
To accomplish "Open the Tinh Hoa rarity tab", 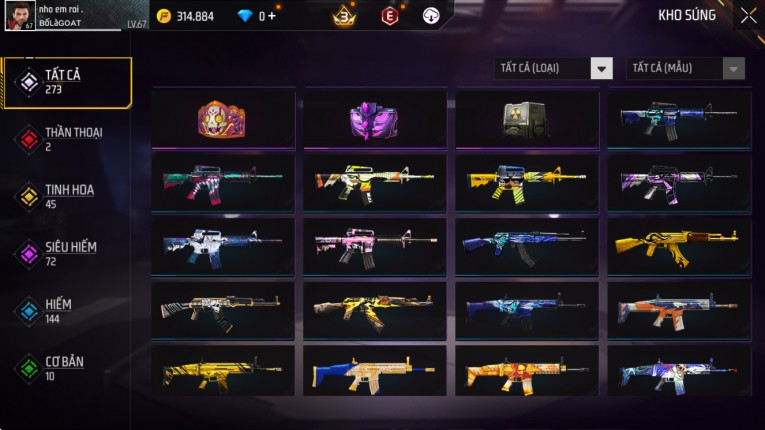I will pos(67,196).
